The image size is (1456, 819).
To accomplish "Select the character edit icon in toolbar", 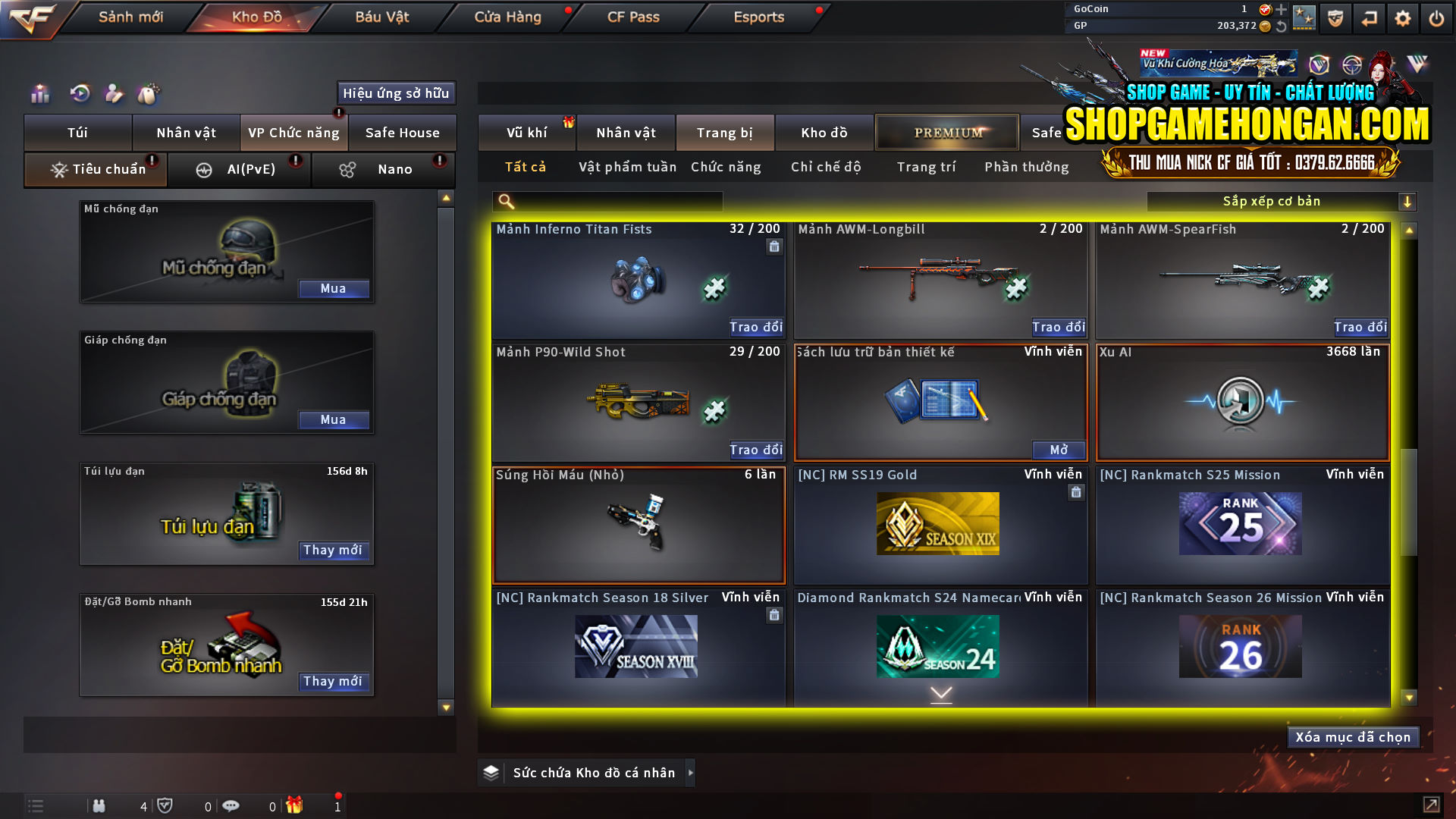I will tap(115, 94).
